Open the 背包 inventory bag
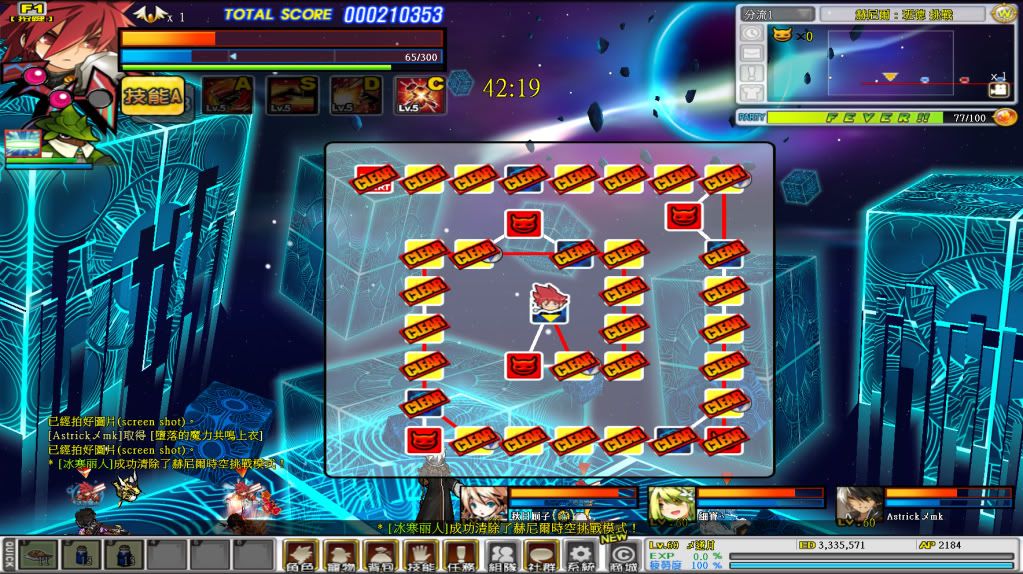The width and height of the screenshot is (1023, 574). [x=381, y=555]
